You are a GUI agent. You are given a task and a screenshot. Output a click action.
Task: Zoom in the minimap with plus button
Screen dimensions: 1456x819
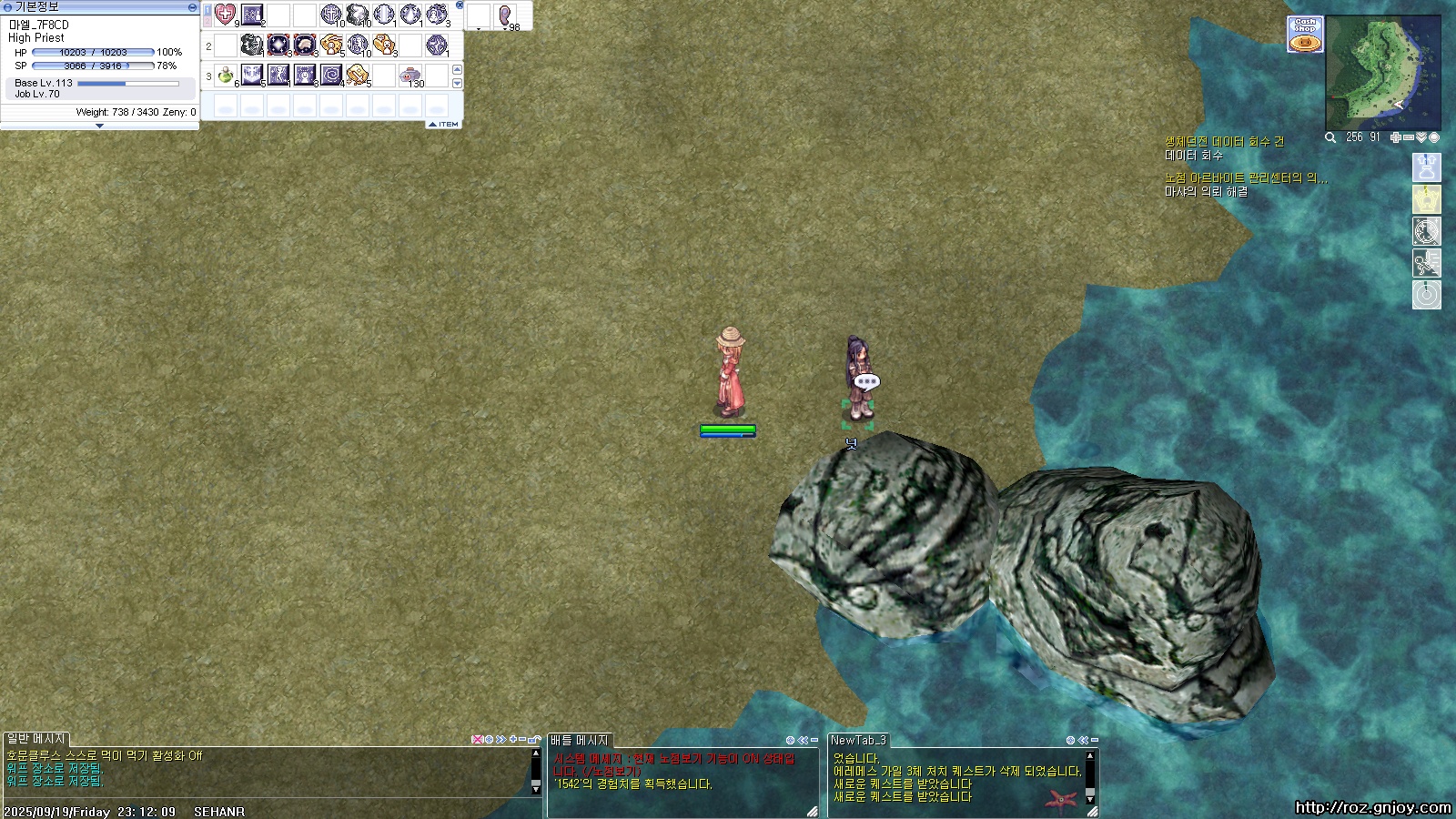pos(1396,137)
